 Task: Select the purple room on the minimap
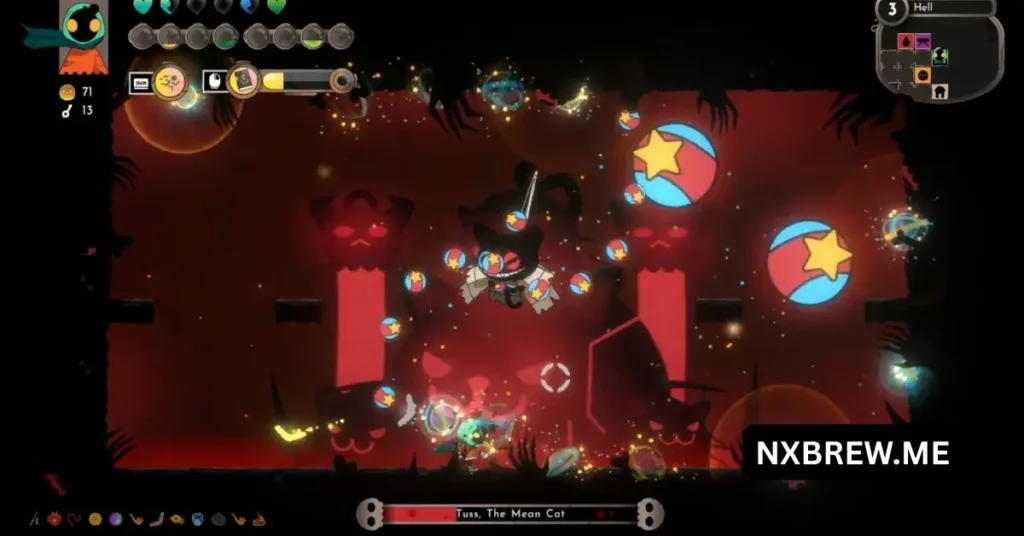(x=923, y=42)
